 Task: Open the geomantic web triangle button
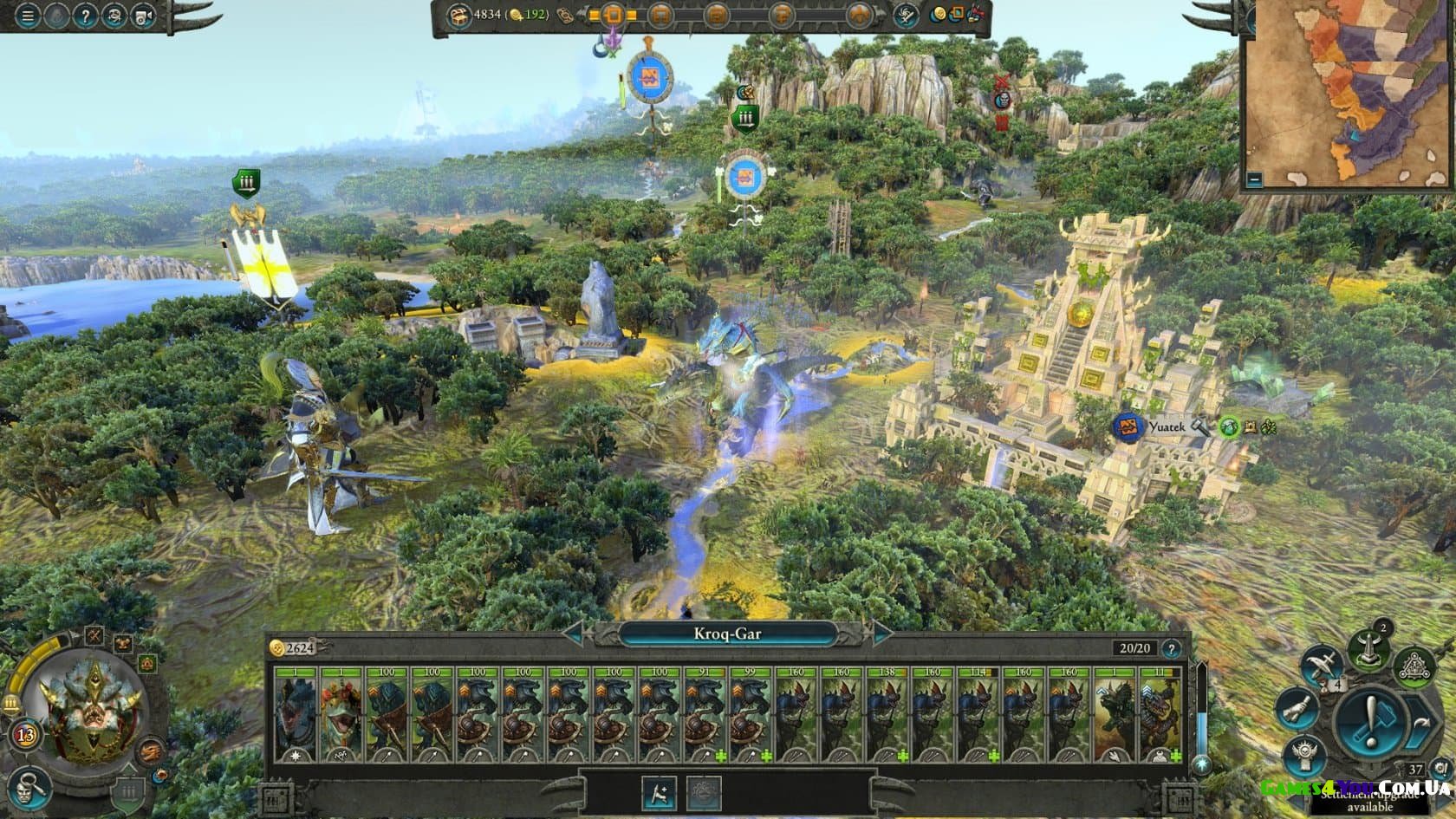point(1414,666)
